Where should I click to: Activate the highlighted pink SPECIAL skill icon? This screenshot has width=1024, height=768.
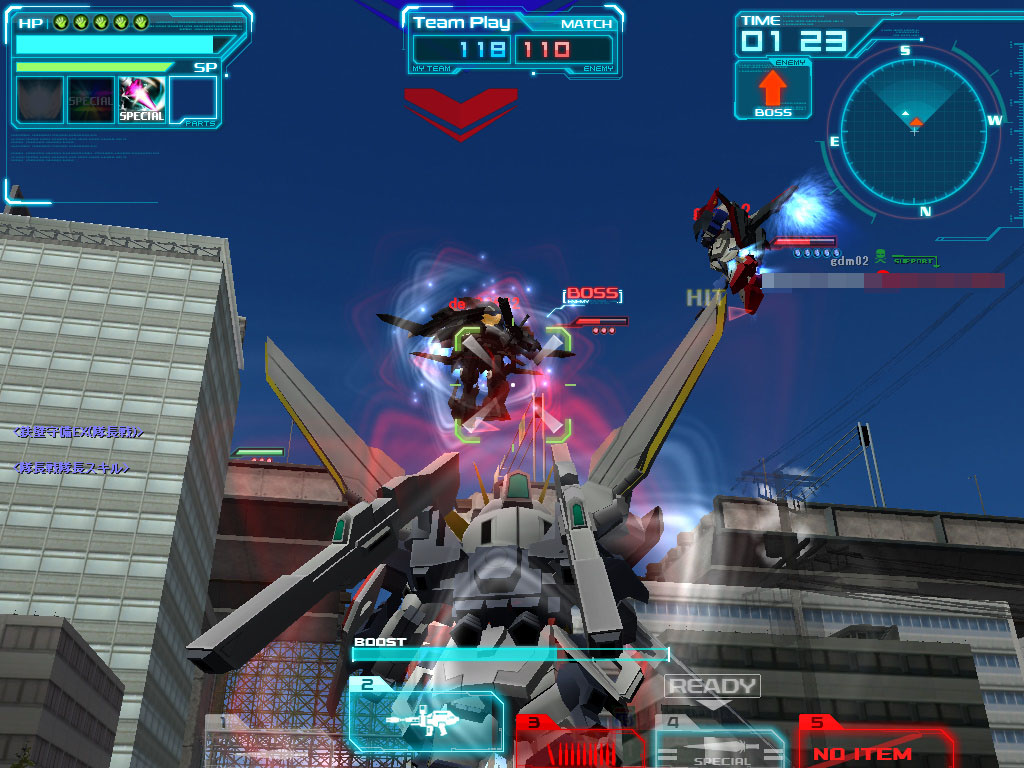(142, 100)
